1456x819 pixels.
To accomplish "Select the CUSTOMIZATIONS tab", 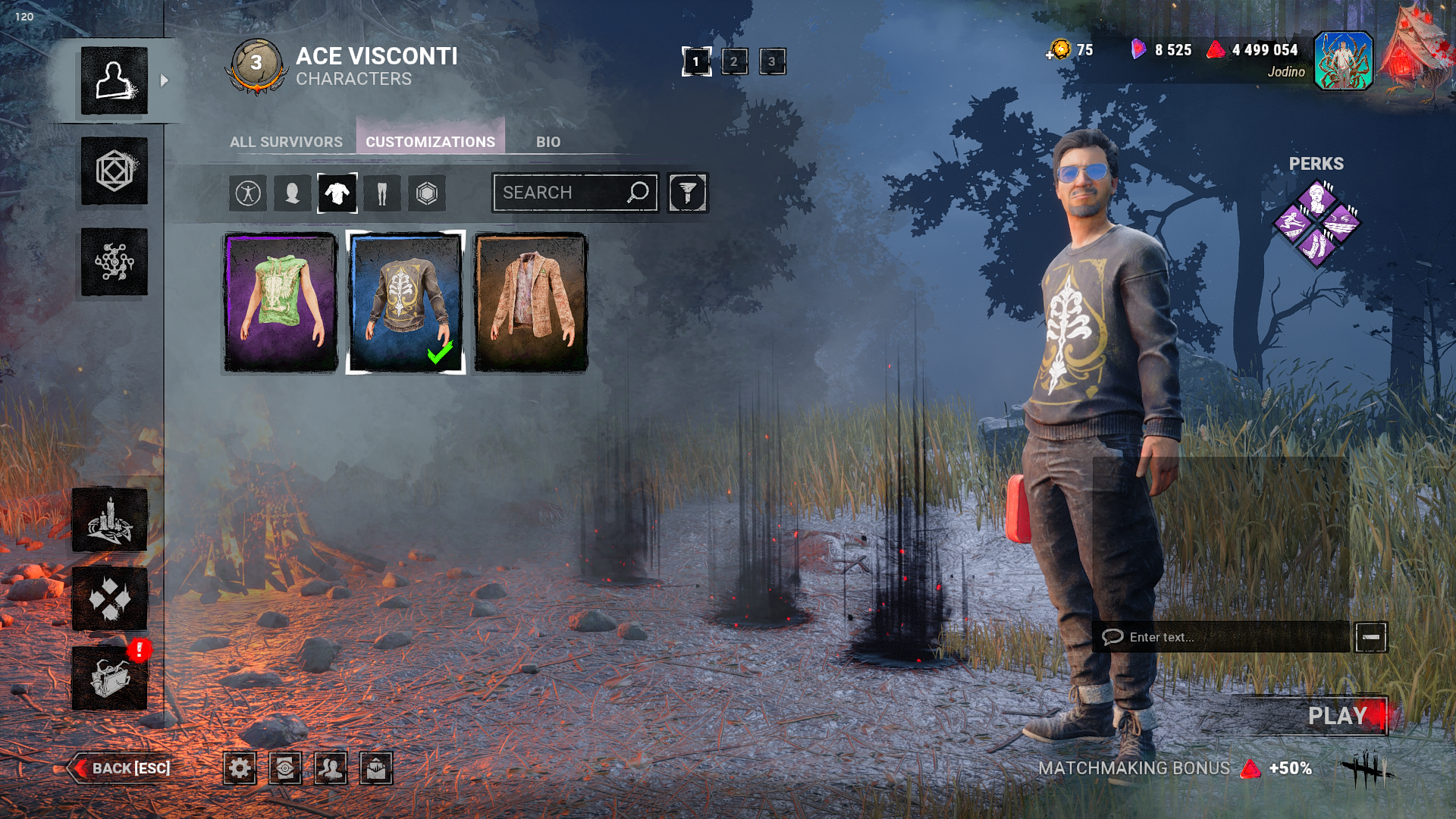I will tap(430, 142).
